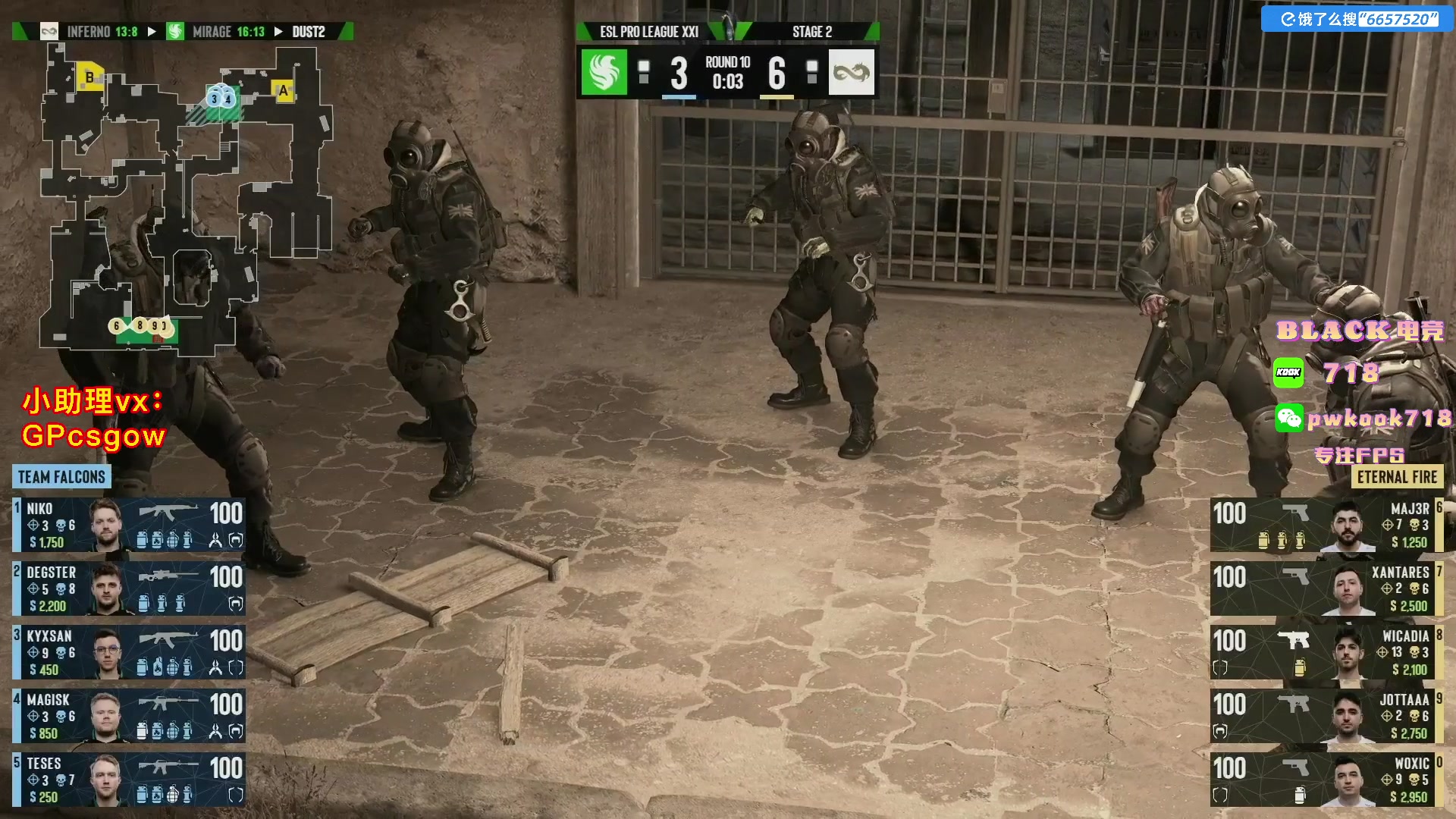Select the B bombsite marker on minimap
The width and height of the screenshot is (1456, 819).
[90, 77]
